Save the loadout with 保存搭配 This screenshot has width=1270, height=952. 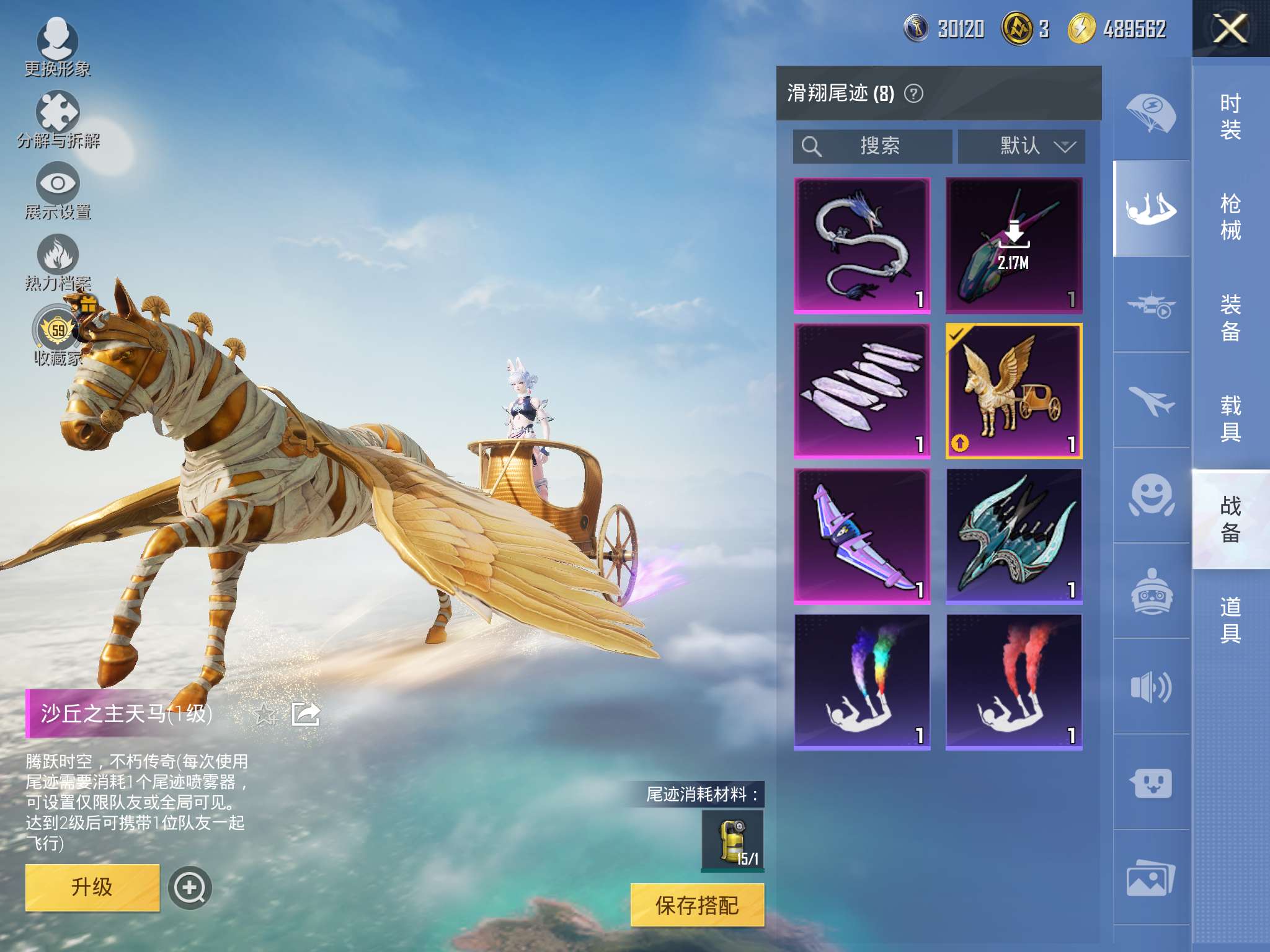tap(697, 906)
